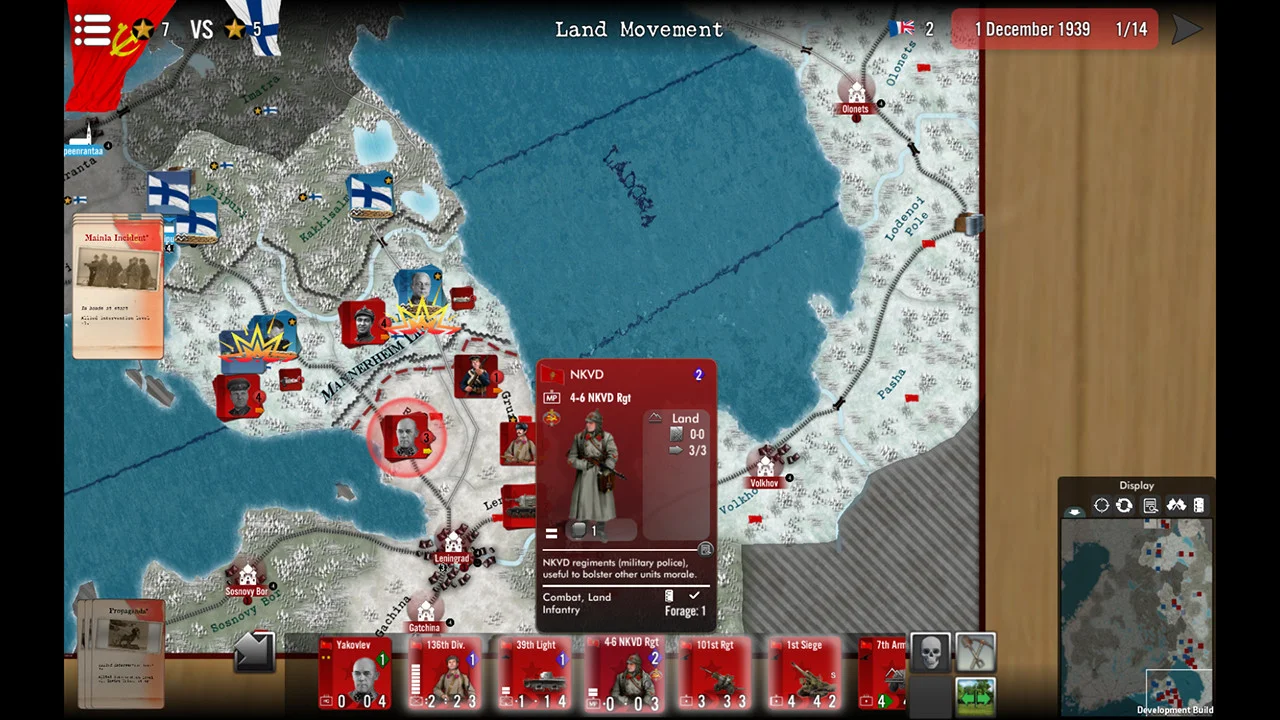Select the skull losses icon near the unit bar
Screen dimensions: 1280x720
(x=930, y=651)
